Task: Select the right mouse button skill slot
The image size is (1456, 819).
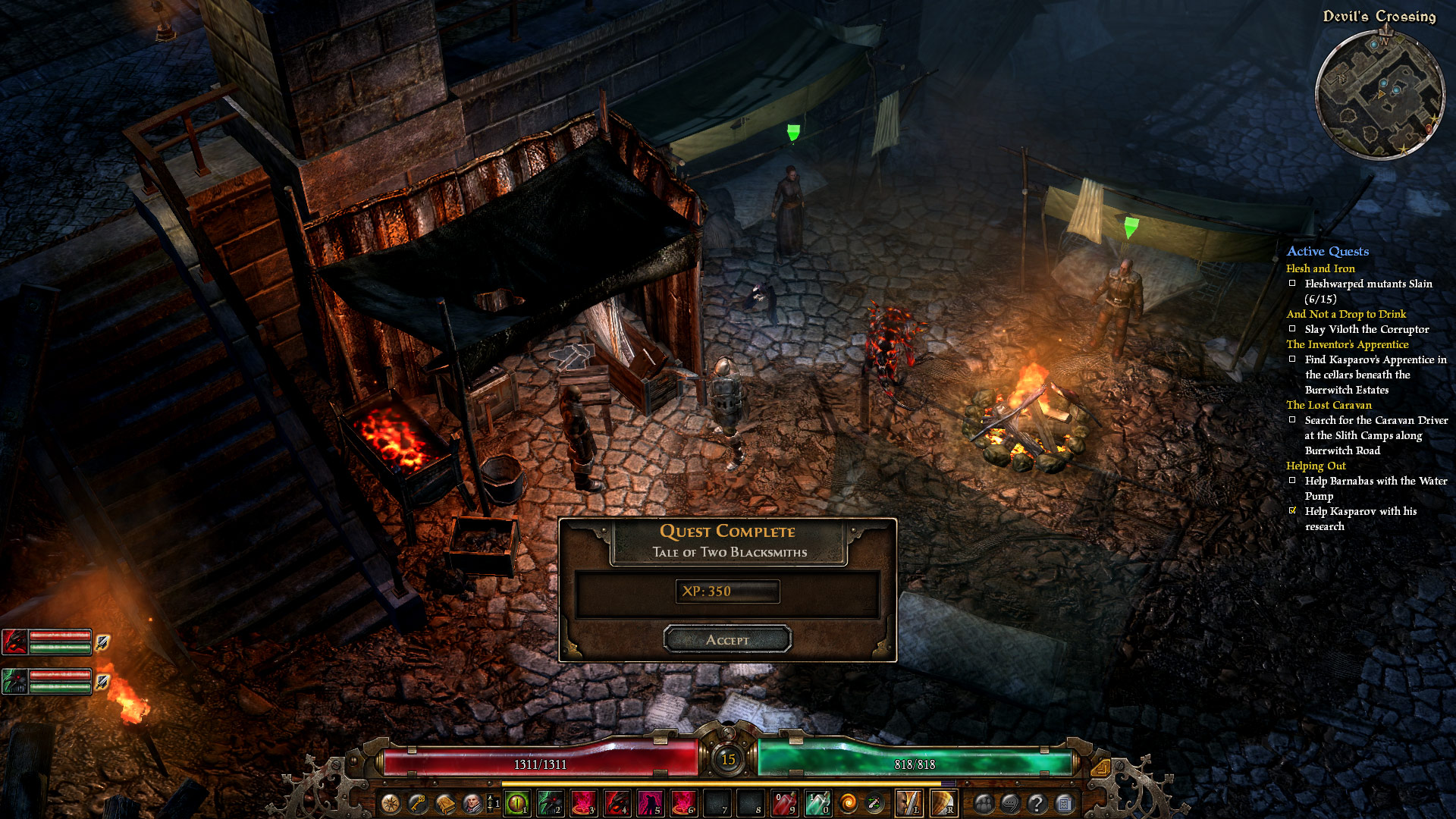Action: pos(943,803)
